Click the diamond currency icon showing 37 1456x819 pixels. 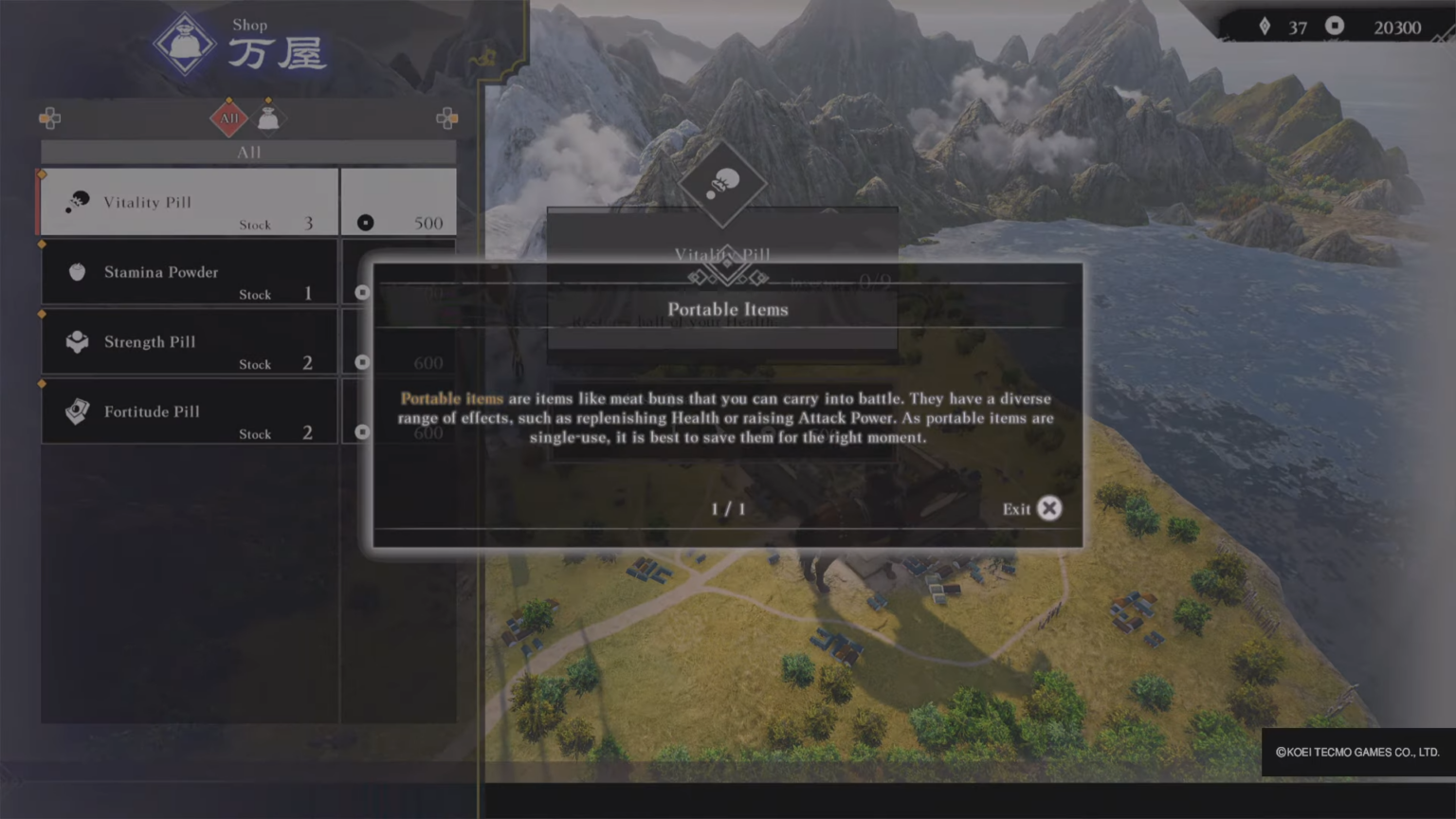coord(1265,27)
